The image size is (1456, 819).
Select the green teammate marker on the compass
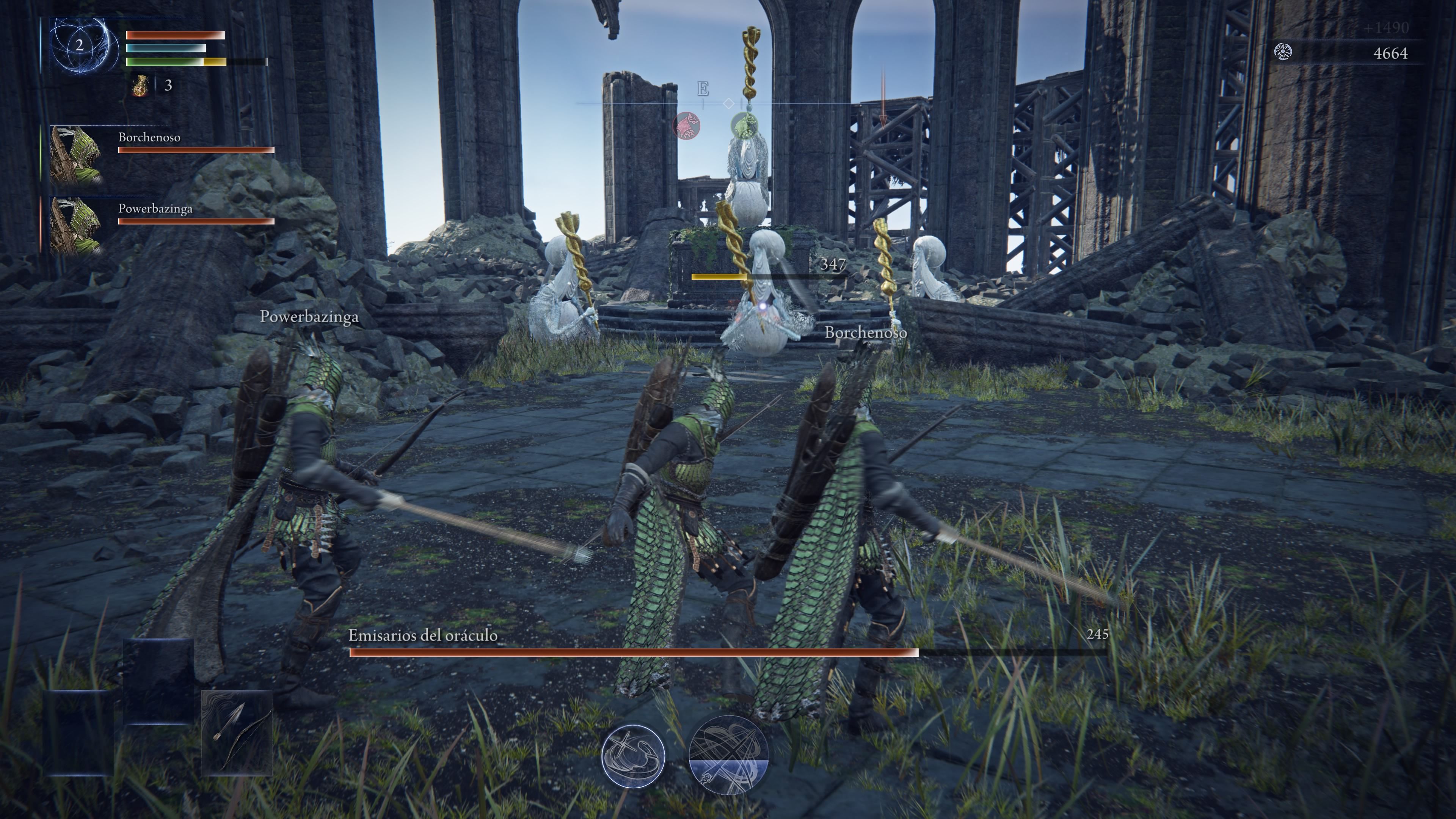click(x=744, y=124)
